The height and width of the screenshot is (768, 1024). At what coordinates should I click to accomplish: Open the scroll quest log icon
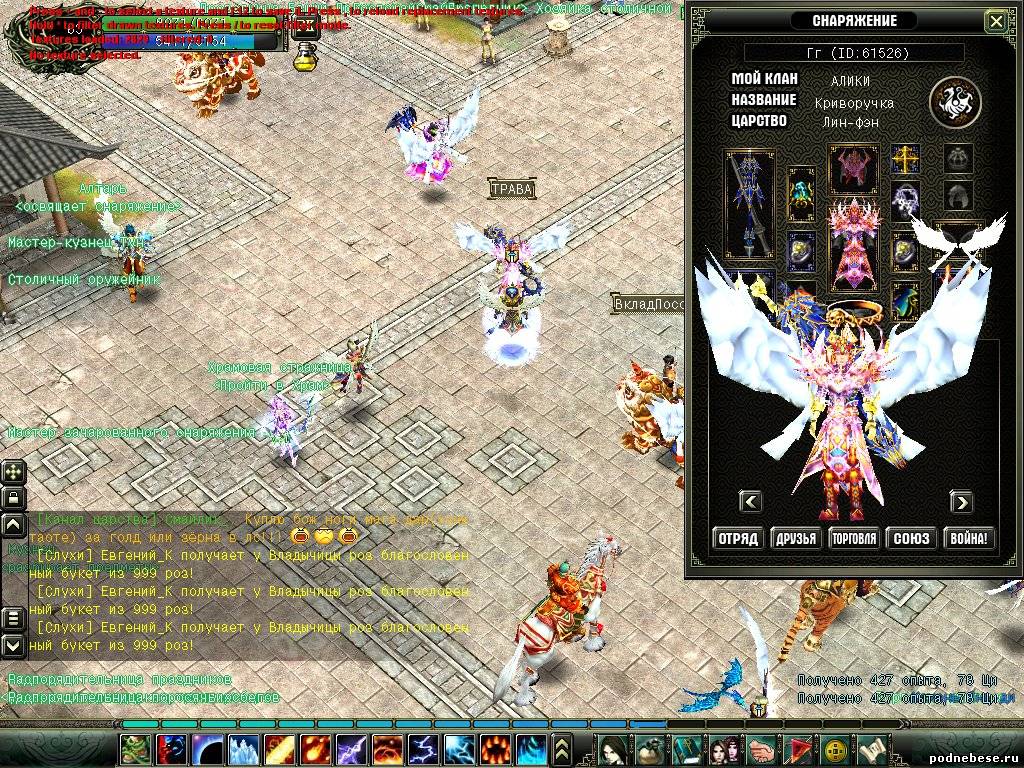coord(870,749)
